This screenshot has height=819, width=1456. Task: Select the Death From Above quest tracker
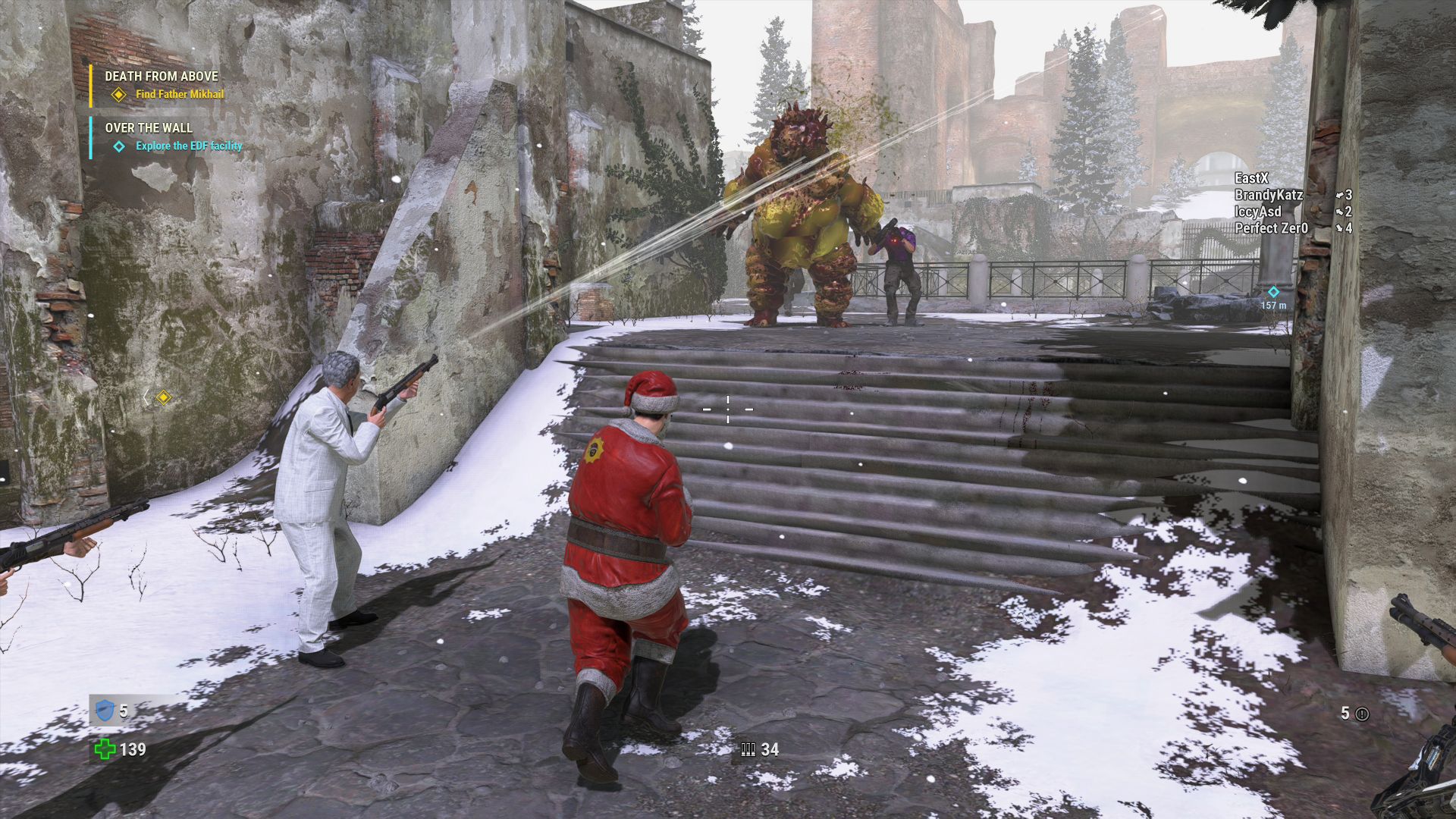click(x=162, y=77)
